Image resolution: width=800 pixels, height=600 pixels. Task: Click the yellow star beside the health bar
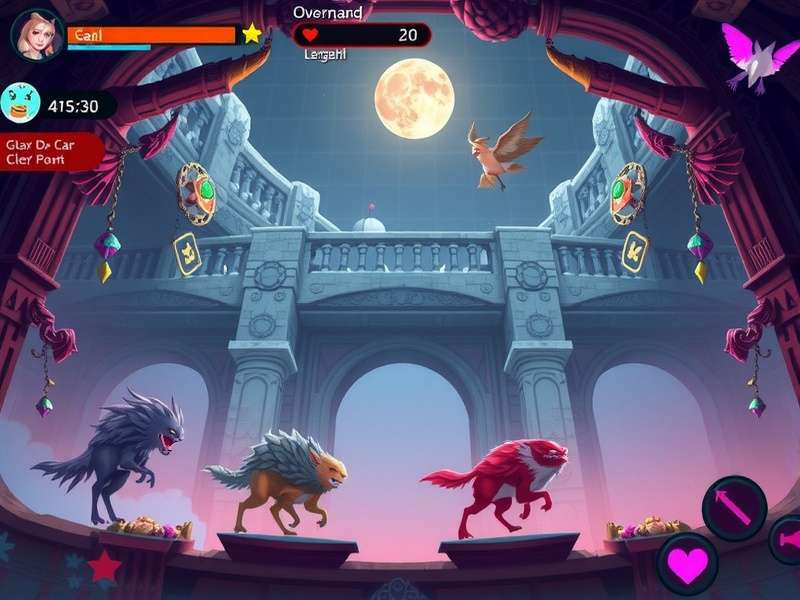pos(252,34)
